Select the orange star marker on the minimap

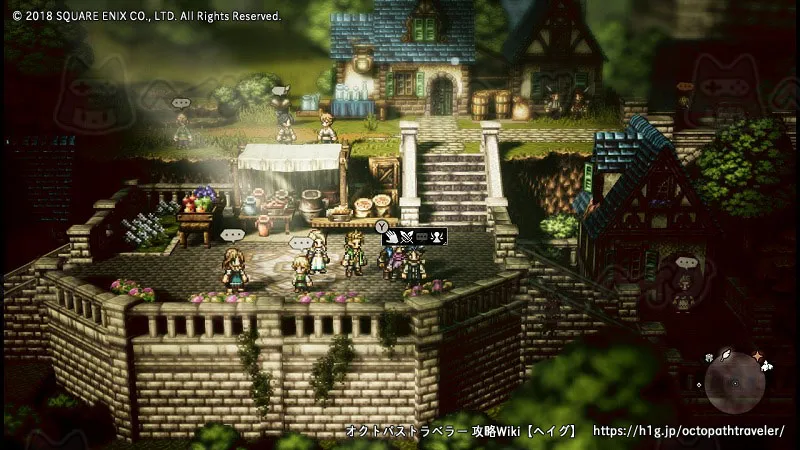[x=757, y=355]
